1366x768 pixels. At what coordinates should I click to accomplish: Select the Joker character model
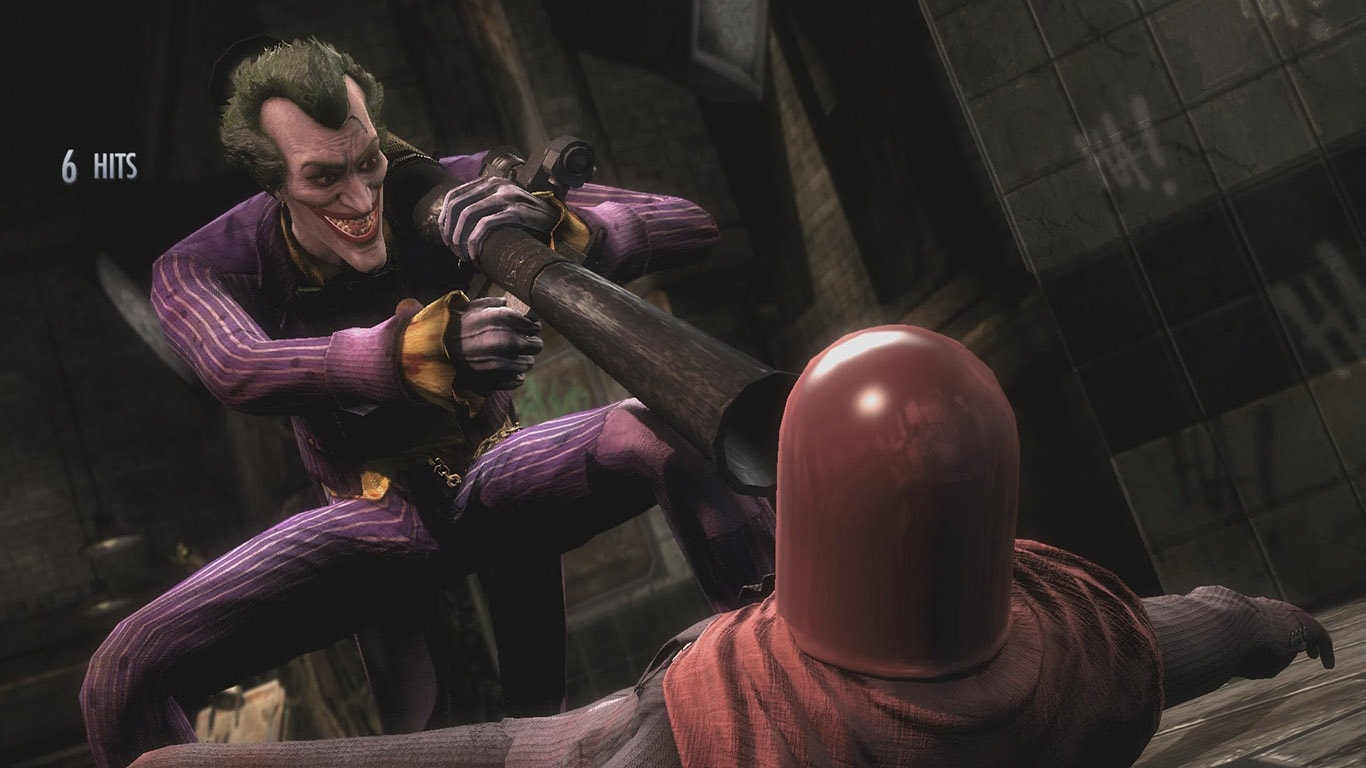click(x=330, y=350)
